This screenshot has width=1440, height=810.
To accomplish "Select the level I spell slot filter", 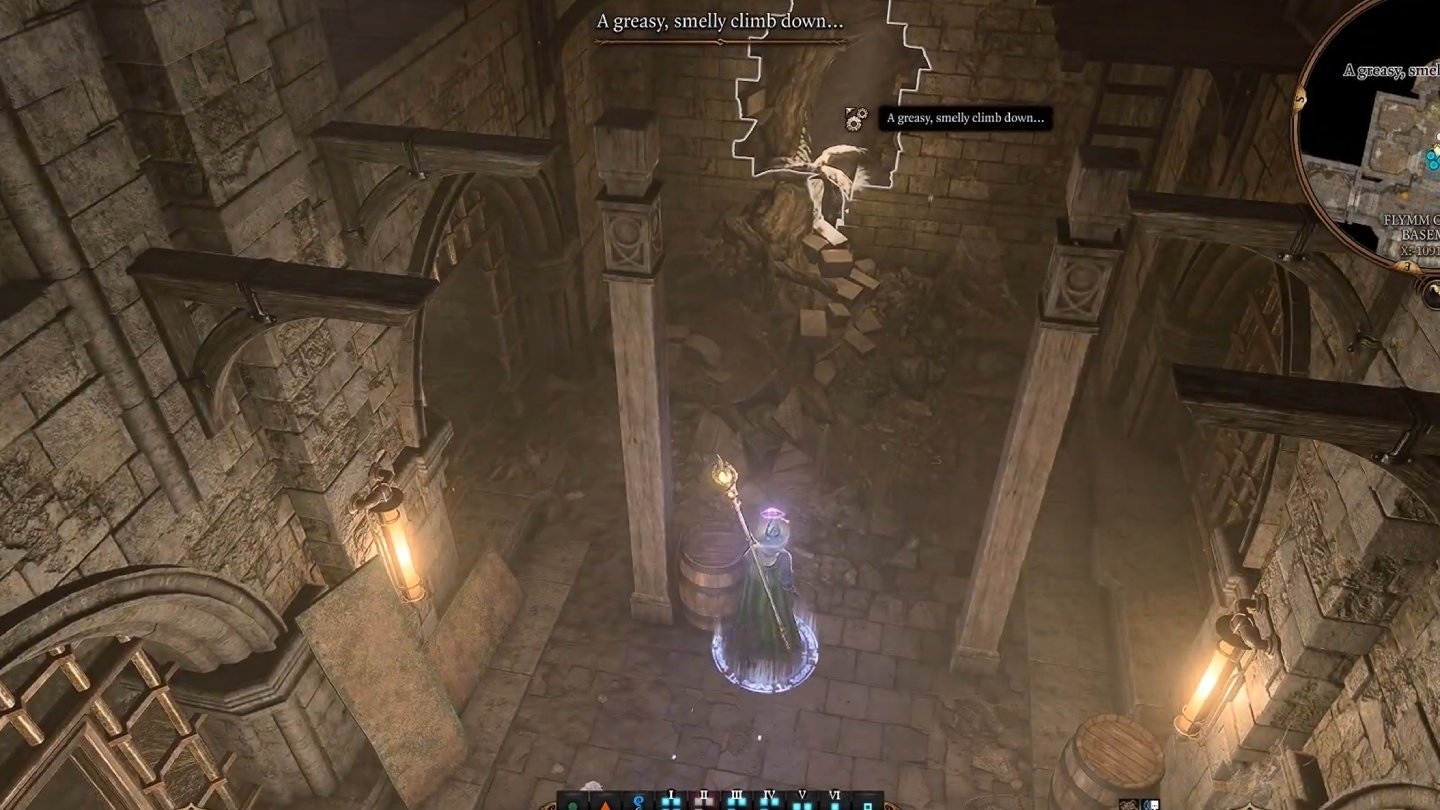I will point(671,801).
